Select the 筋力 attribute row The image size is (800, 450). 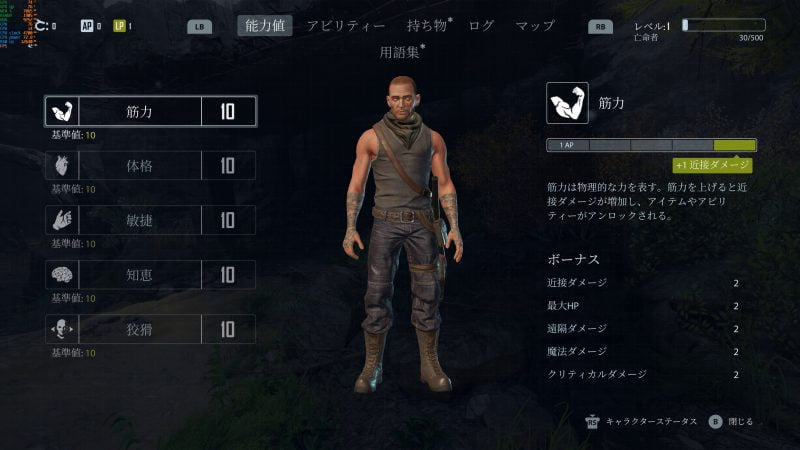(x=151, y=111)
